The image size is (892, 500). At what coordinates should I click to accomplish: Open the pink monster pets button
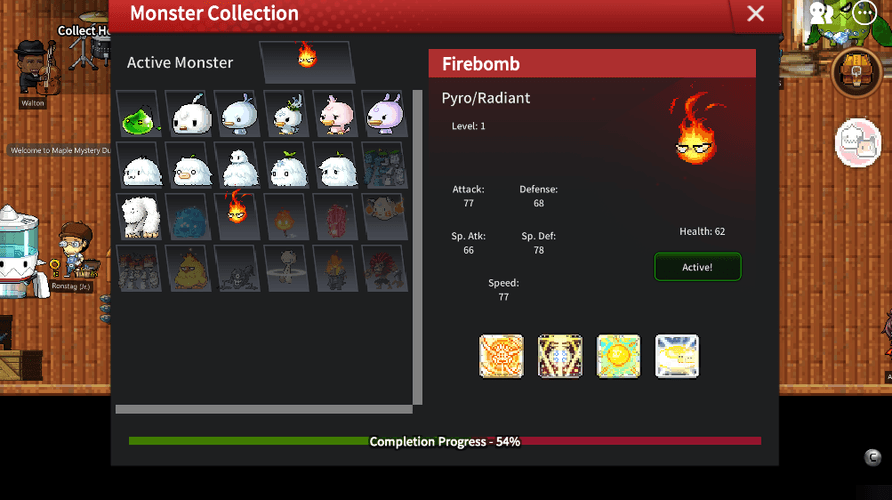[x=857, y=143]
